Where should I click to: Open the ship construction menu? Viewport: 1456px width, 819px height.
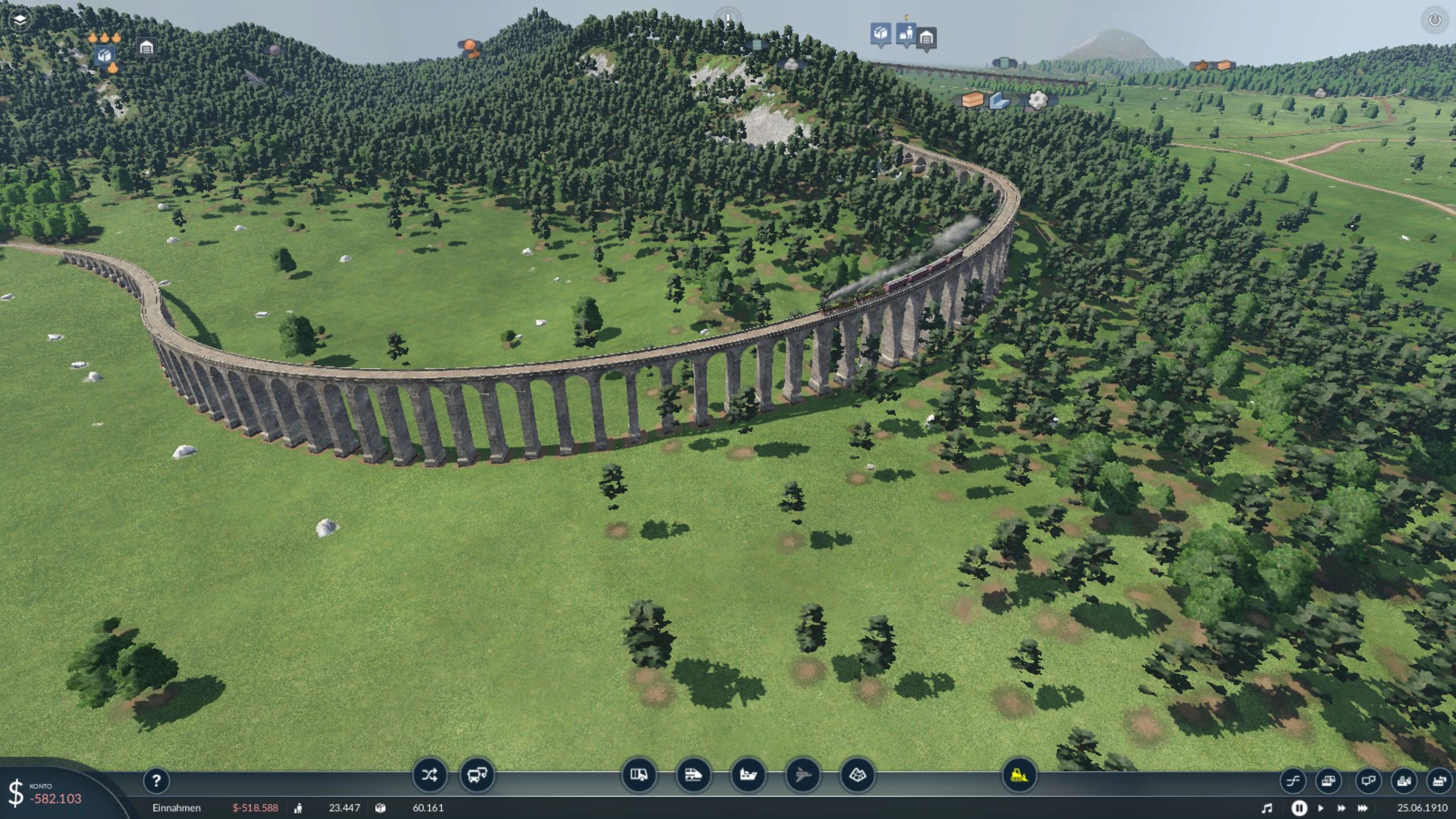pyautogui.click(x=748, y=775)
